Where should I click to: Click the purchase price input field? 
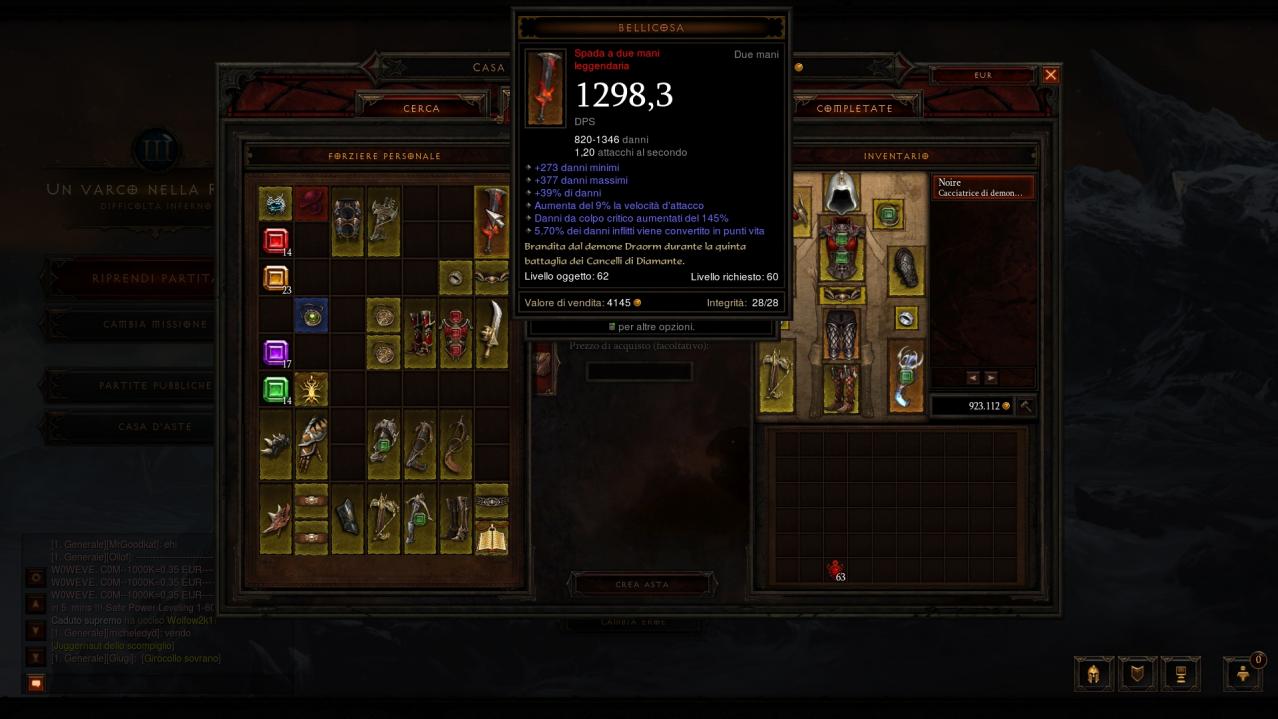tap(639, 372)
